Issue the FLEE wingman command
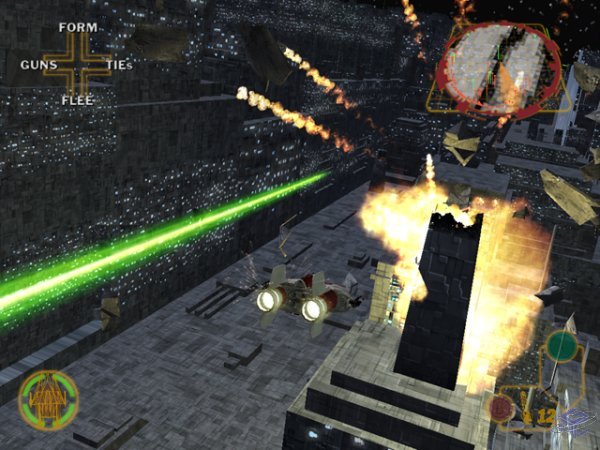The height and width of the screenshot is (450, 600). tap(77, 100)
